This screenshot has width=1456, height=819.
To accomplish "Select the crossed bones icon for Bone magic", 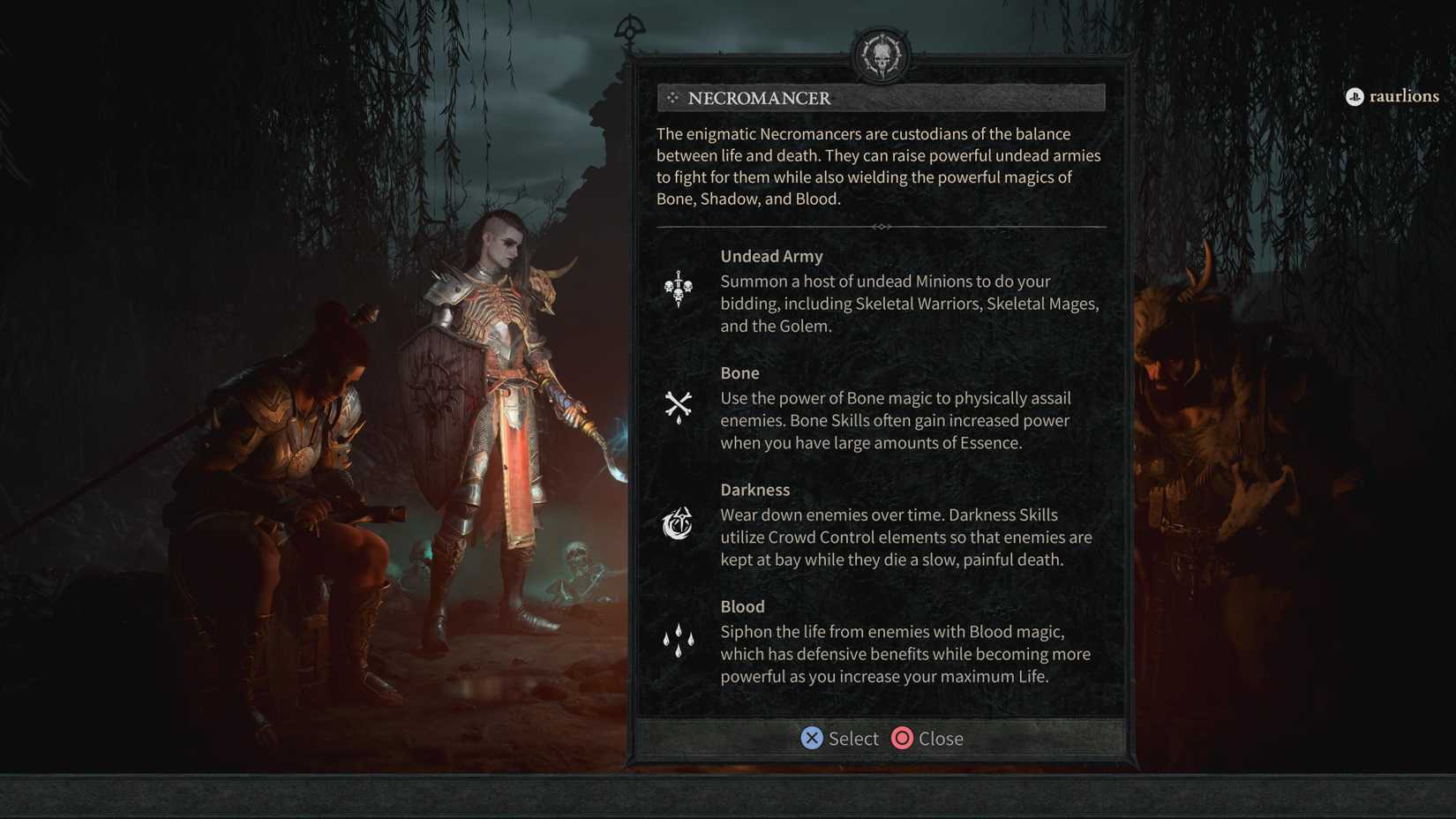I will click(678, 406).
